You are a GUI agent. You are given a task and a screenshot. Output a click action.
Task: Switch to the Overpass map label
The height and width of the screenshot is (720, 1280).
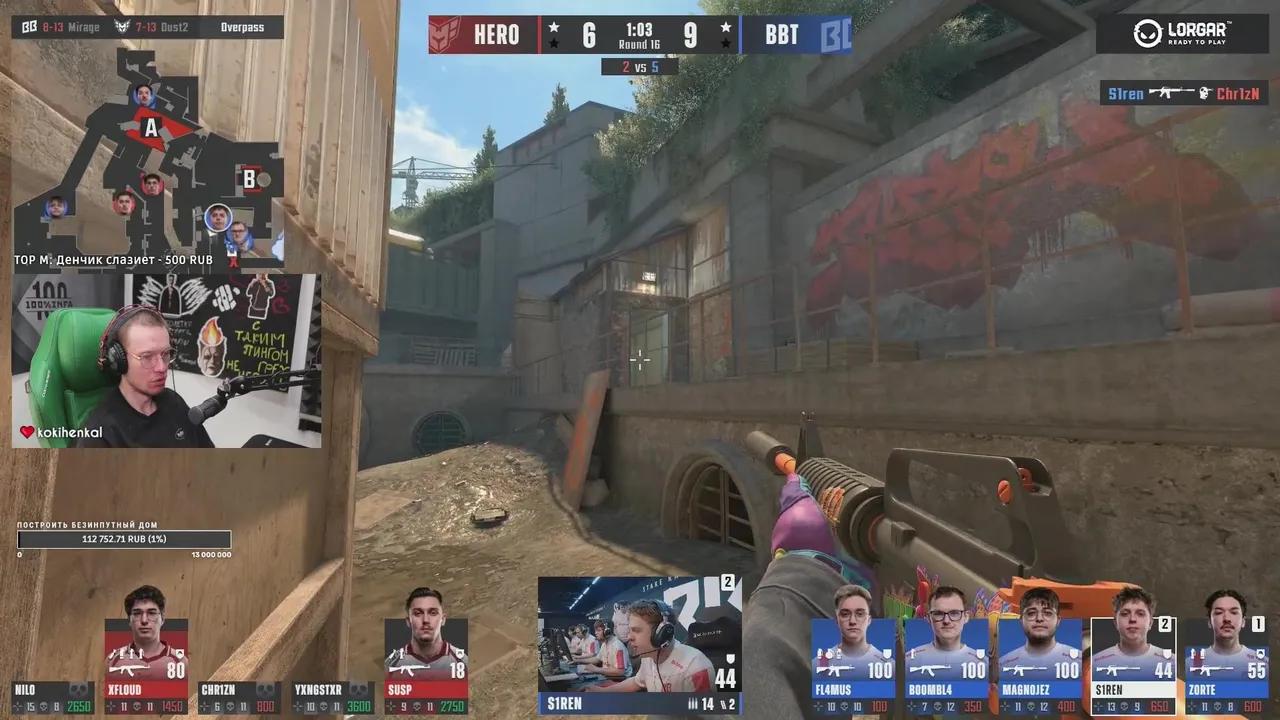pyautogui.click(x=242, y=27)
